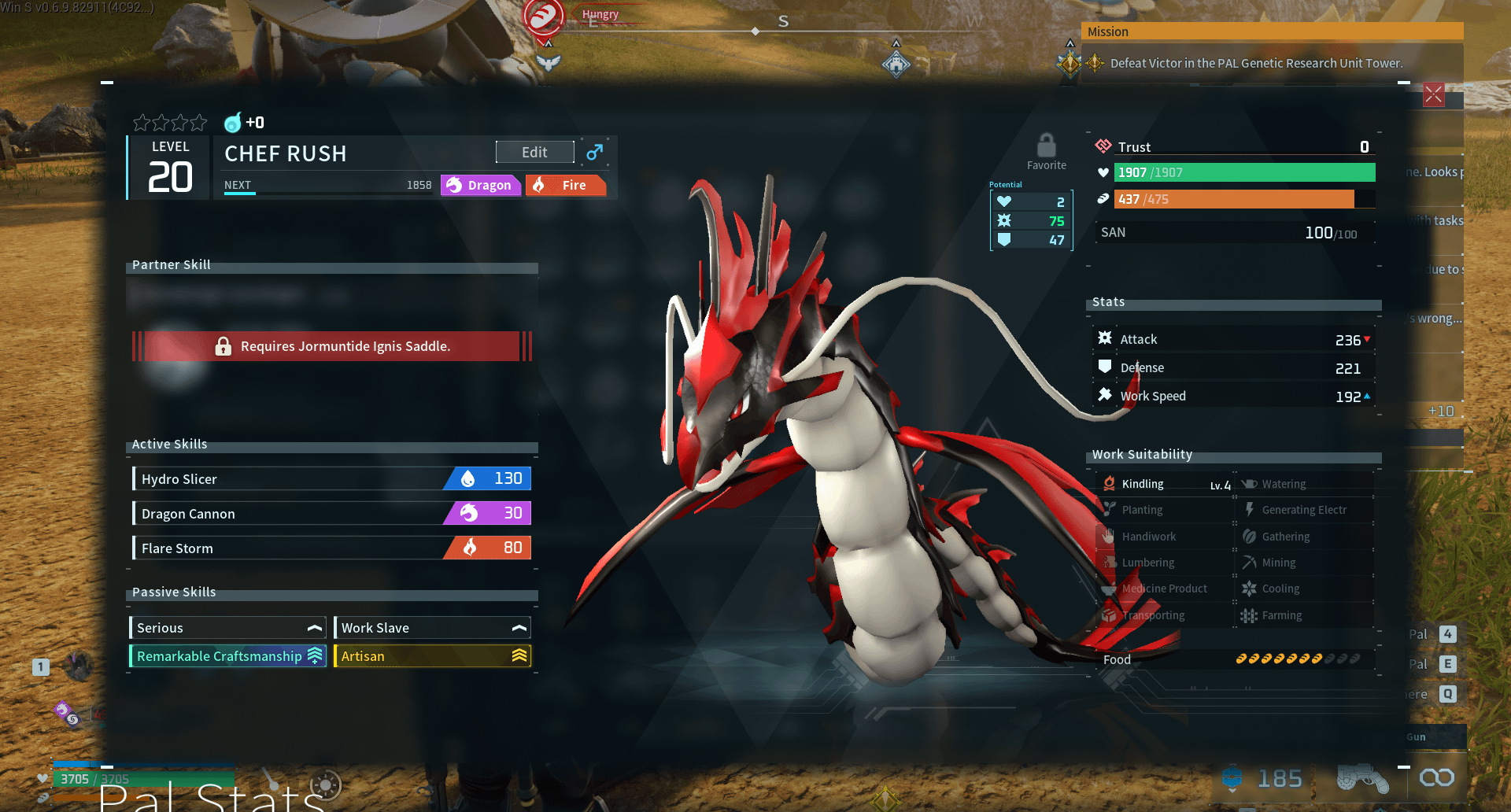Click the Jormuntide Ignis Saddle requirement banner
This screenshot has width=1511, height=812.
tap(332, 346)
